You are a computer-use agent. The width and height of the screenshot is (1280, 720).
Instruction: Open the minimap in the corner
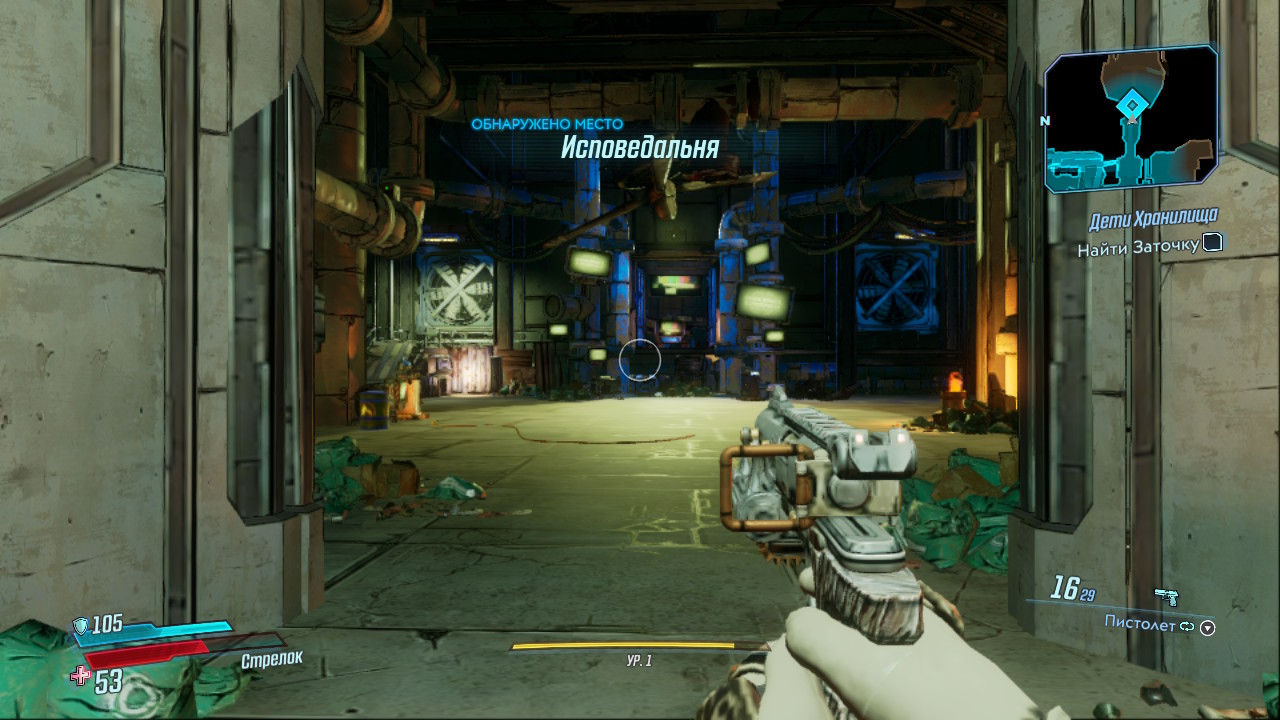click(x=1130, y=120)
